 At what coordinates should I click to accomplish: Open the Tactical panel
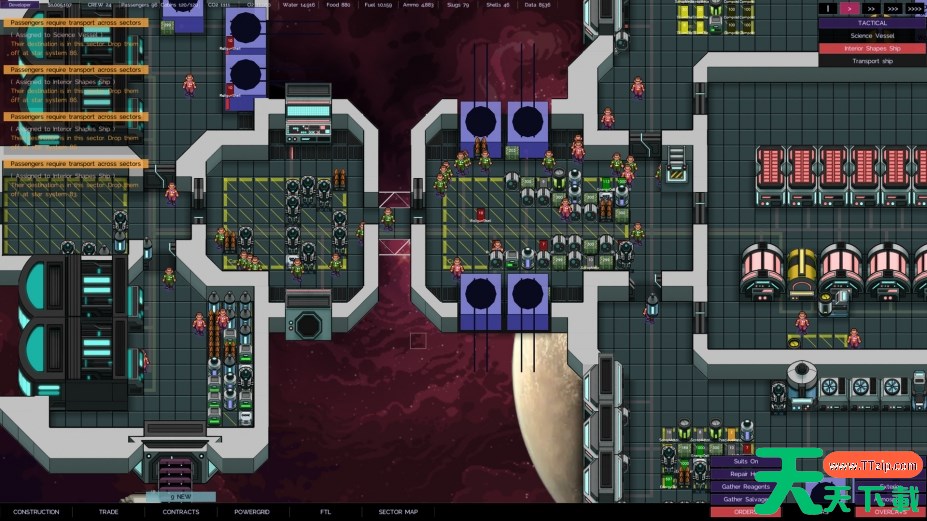pos(872,22)
